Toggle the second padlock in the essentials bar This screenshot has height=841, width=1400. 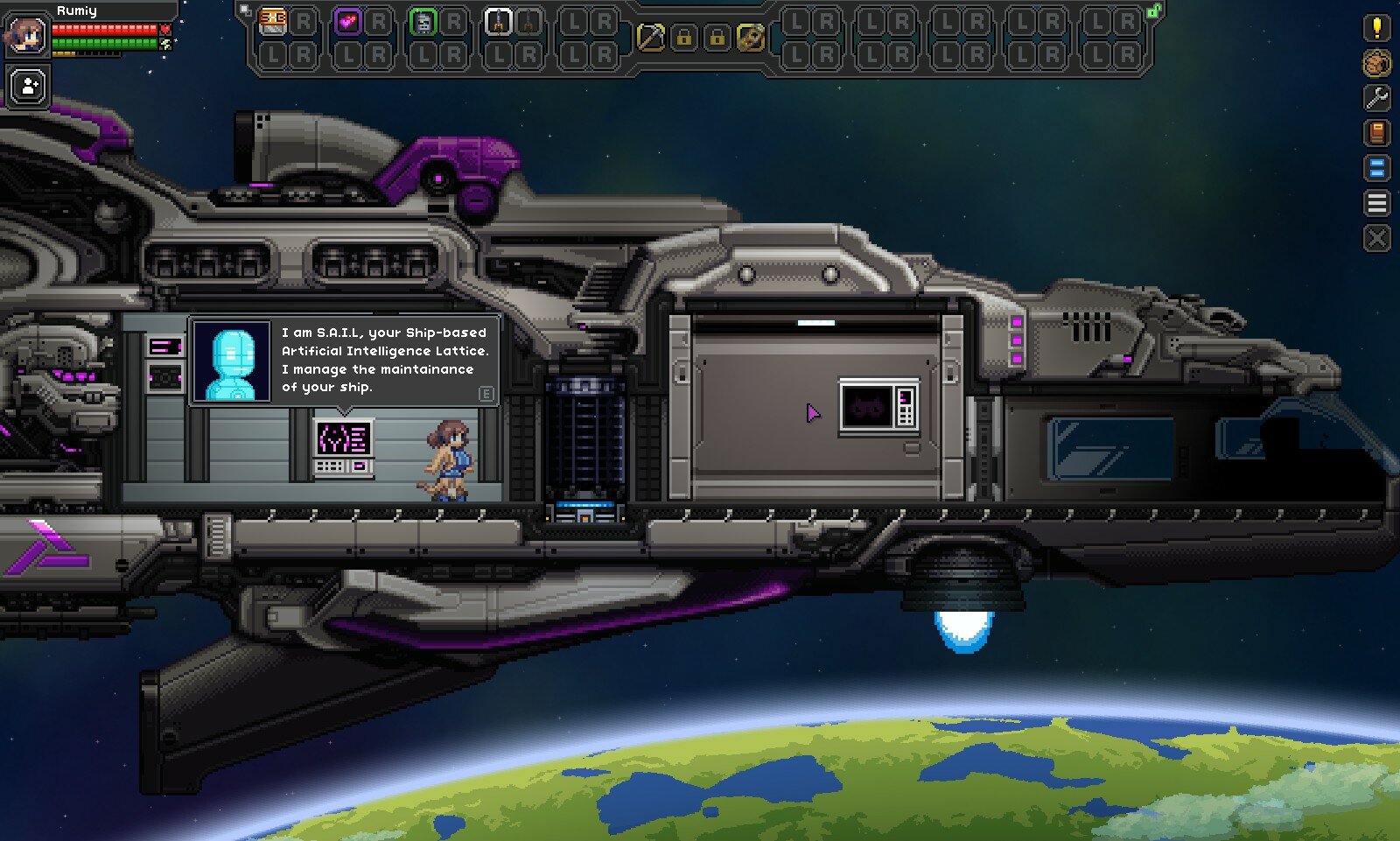point(716,38)
